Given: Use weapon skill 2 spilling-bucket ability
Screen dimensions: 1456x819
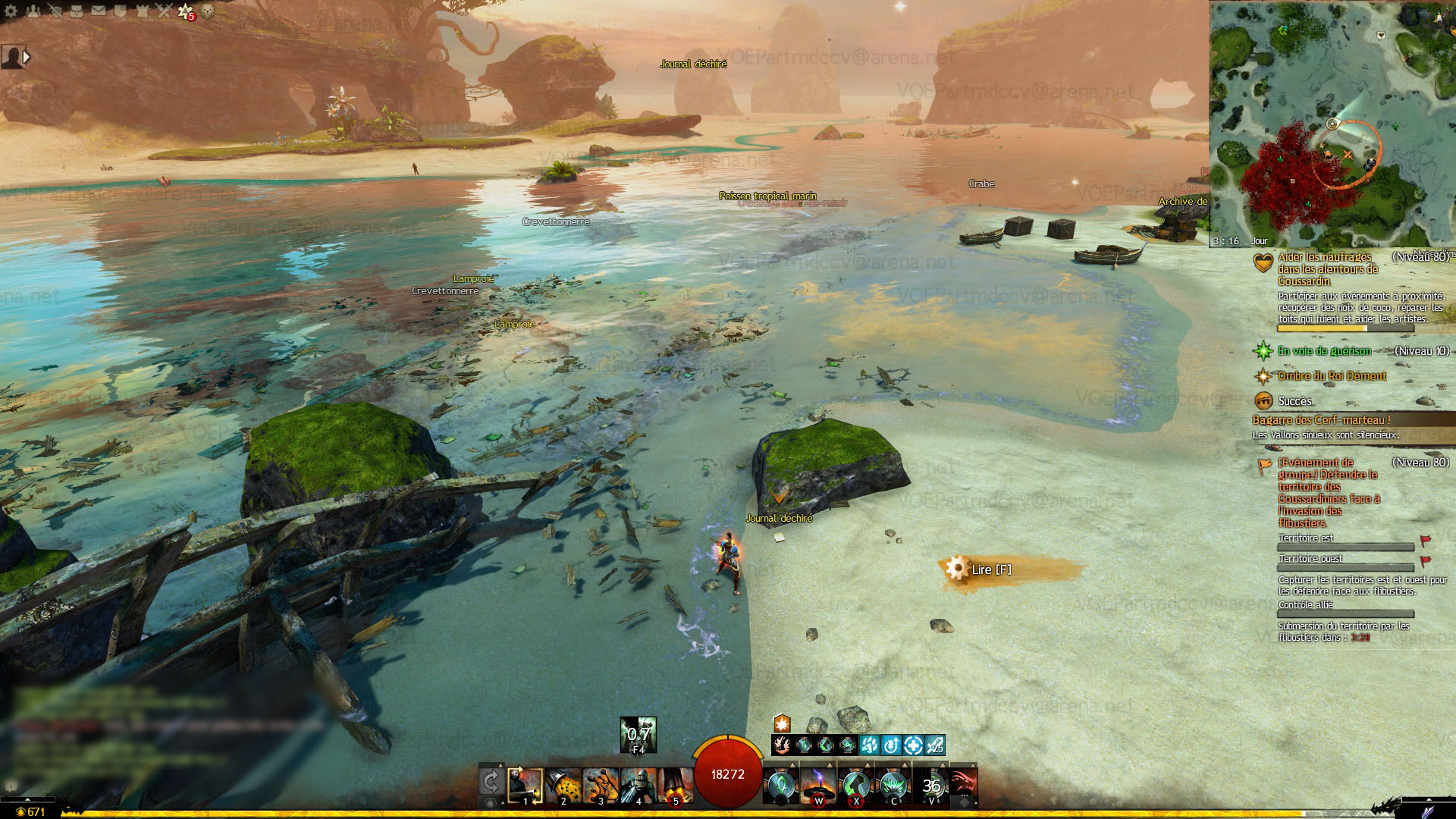Looking at the screenshot, I should [x=563, y=786].
